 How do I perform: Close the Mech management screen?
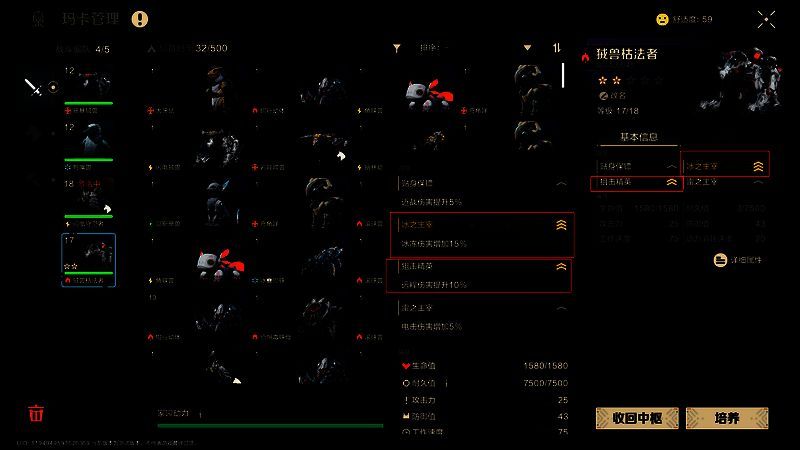(x=767, y=18)
